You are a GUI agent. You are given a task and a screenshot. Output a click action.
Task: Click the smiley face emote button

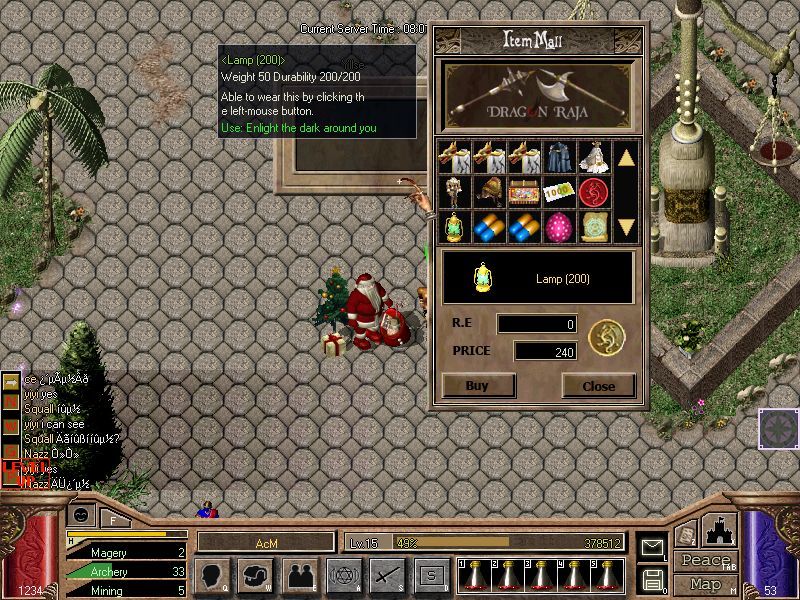82,515
